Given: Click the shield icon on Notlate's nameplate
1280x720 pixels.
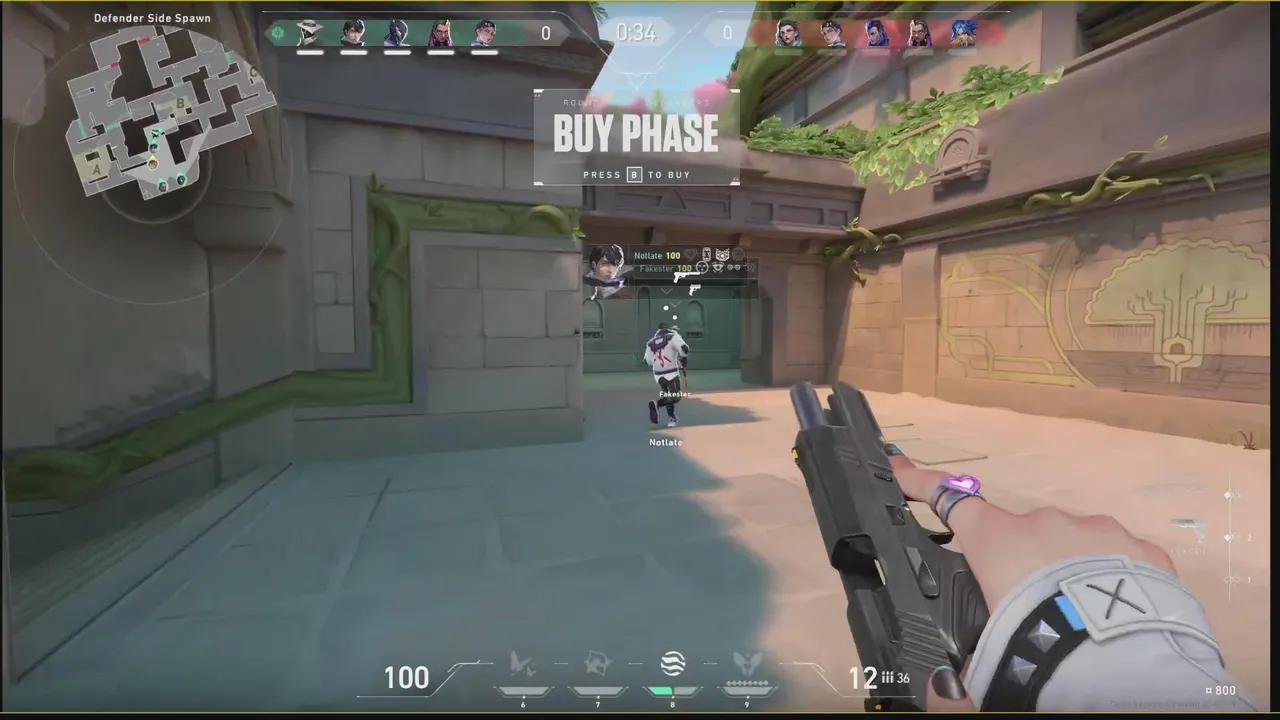Looking at the screenshot, I should coord(707,254).
